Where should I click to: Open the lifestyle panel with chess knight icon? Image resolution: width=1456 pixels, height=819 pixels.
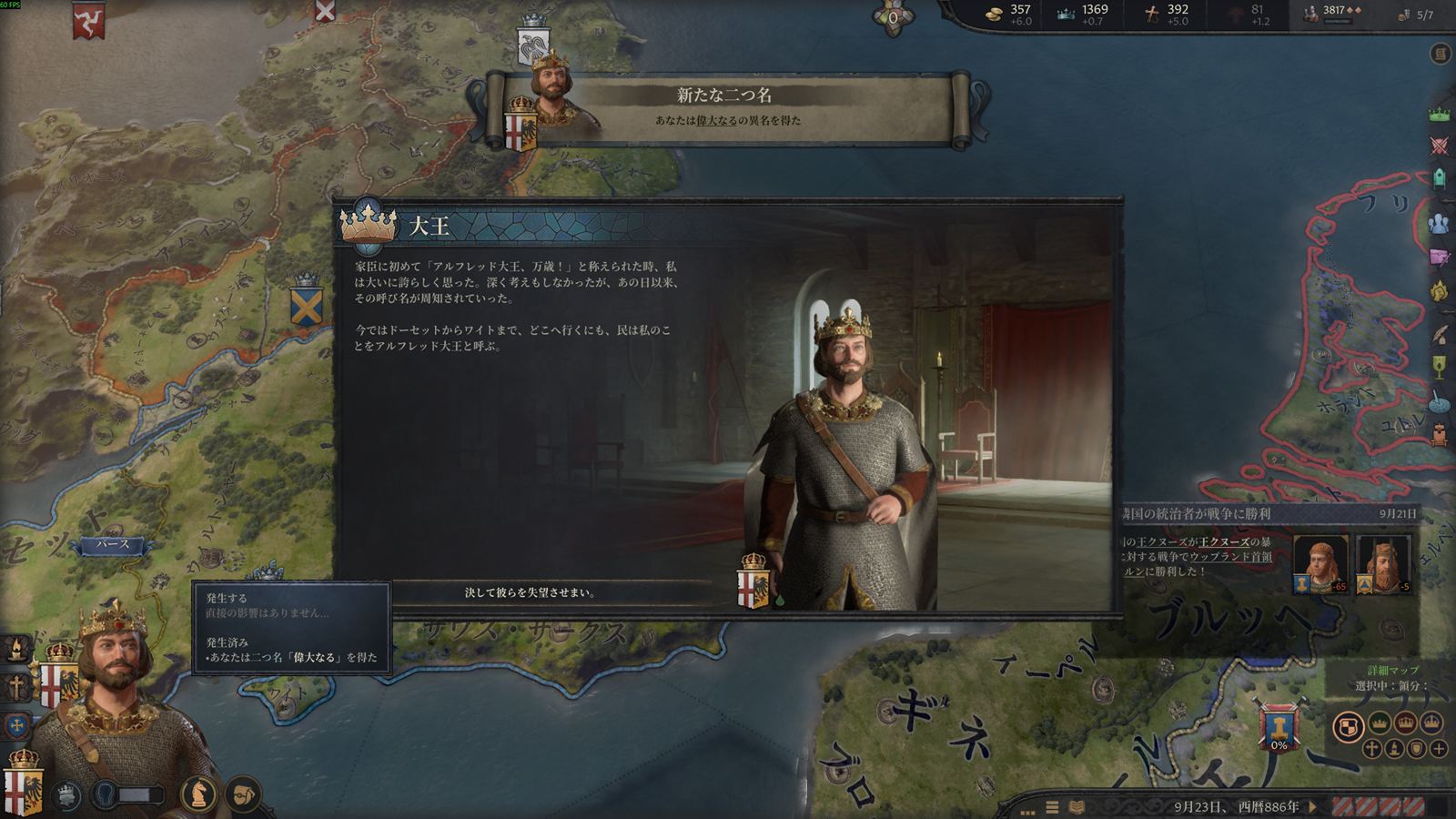[x=198, y=794]
